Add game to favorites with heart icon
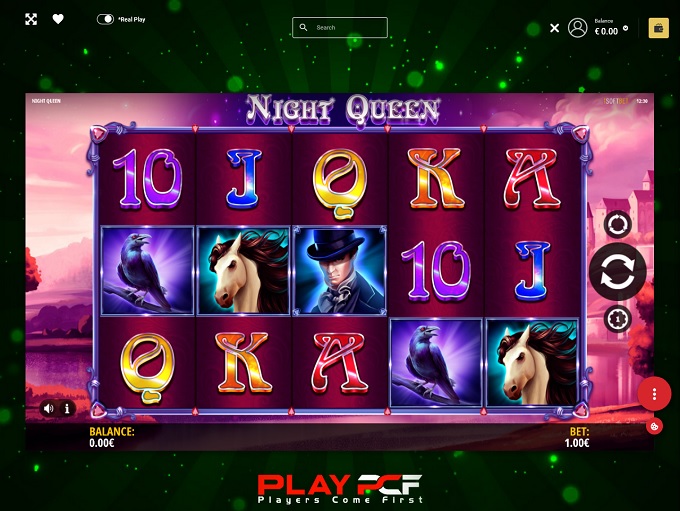 [58, 19]
